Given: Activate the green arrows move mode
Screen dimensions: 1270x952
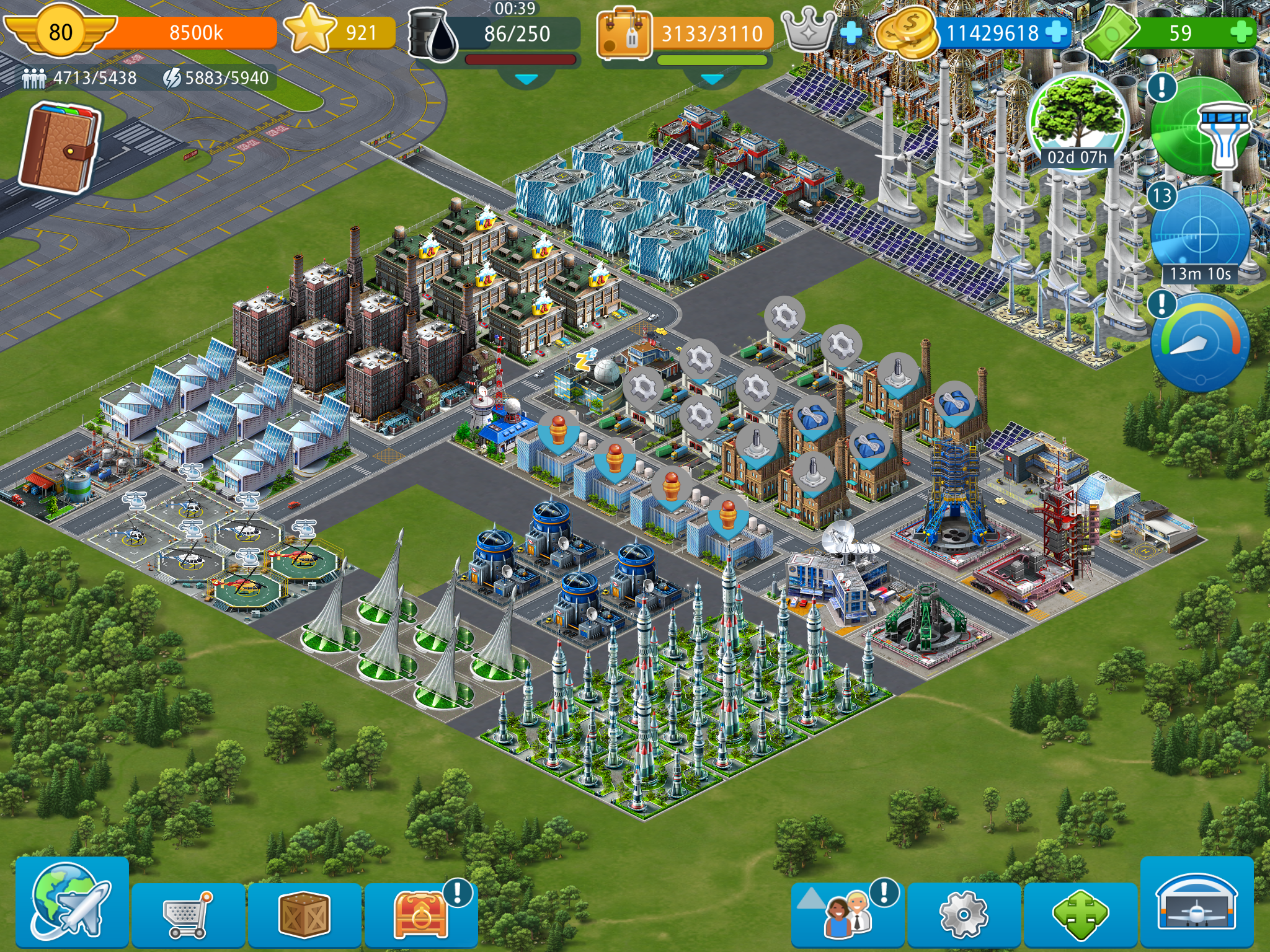Looking at the screenshot, I should click(1080, 915).
